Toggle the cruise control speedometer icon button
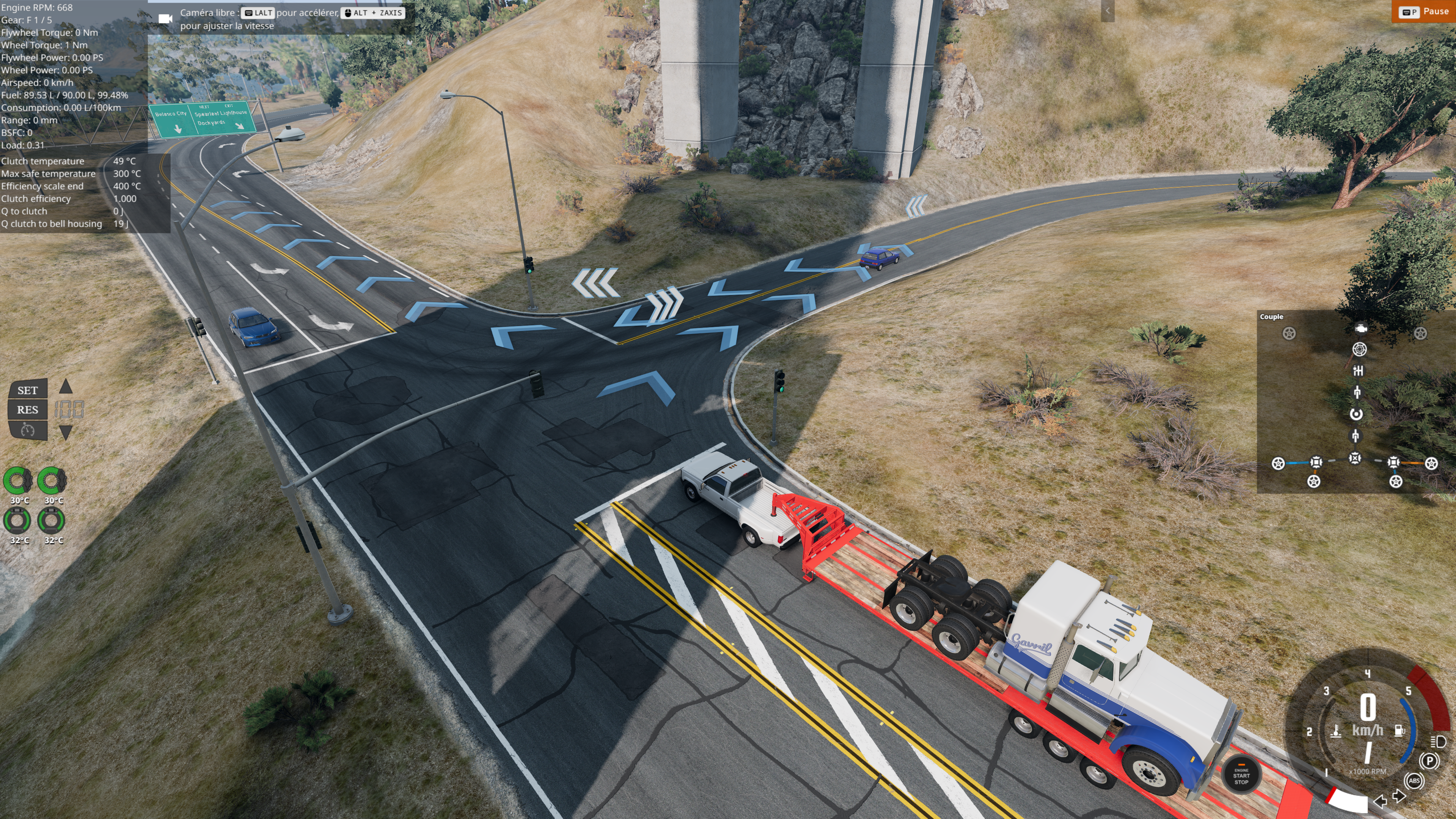The image size is (1456, 819). pos(27,431)
